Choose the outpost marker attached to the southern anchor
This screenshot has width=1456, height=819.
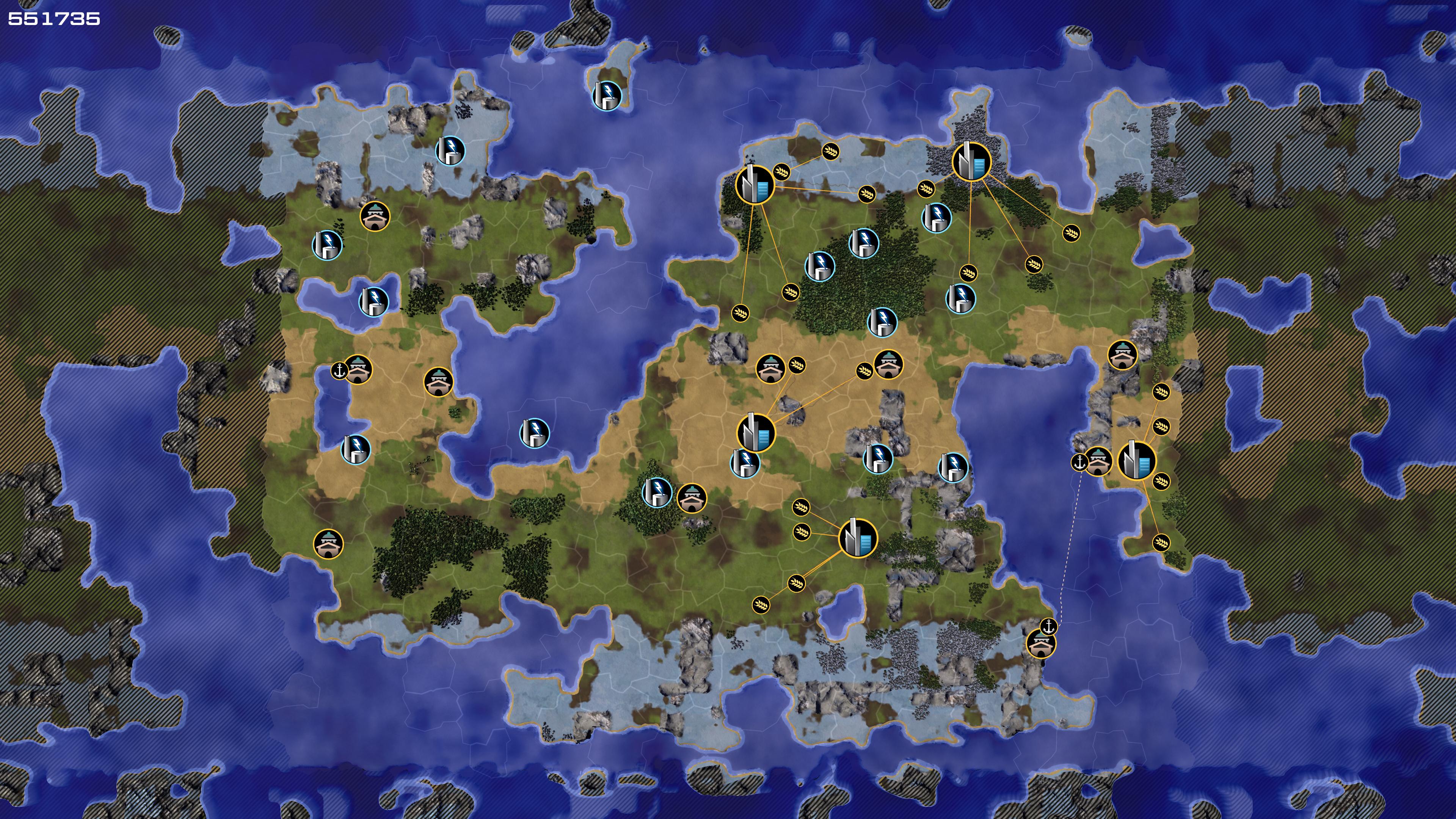[x=1040, y=644]
